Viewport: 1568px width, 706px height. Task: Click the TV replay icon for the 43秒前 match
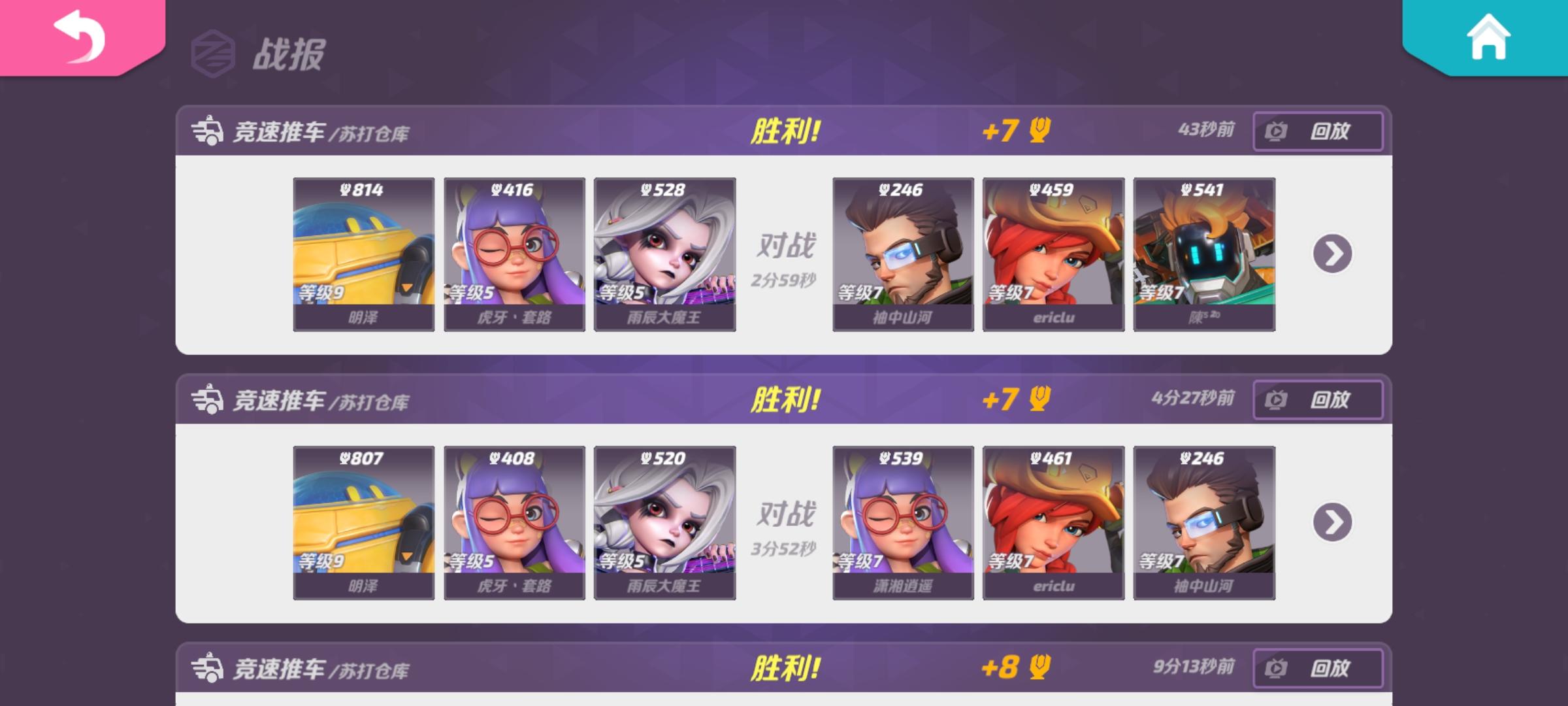(x=1277, y=131)
